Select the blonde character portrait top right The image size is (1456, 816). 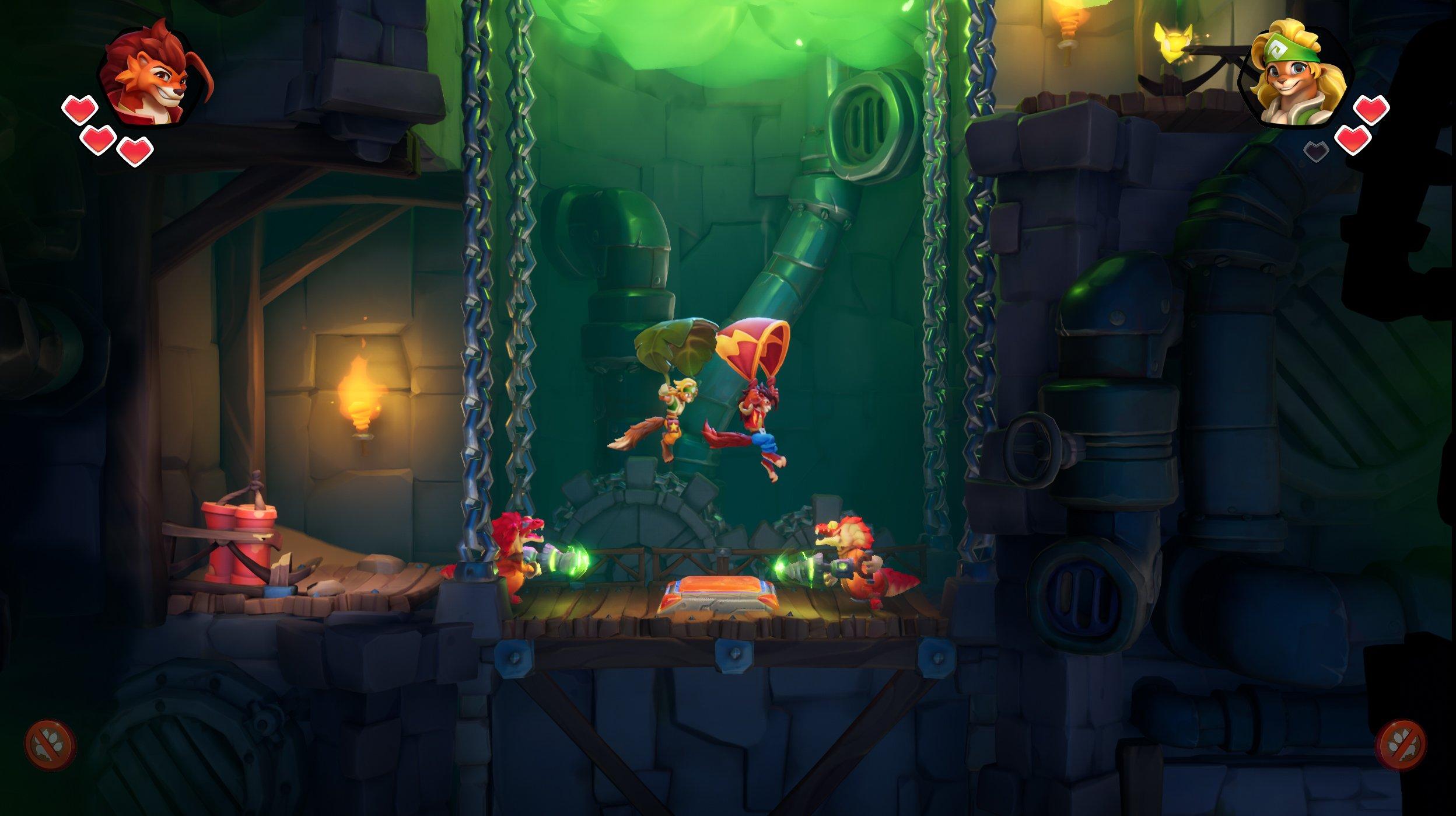click(x=1295, y=76)
